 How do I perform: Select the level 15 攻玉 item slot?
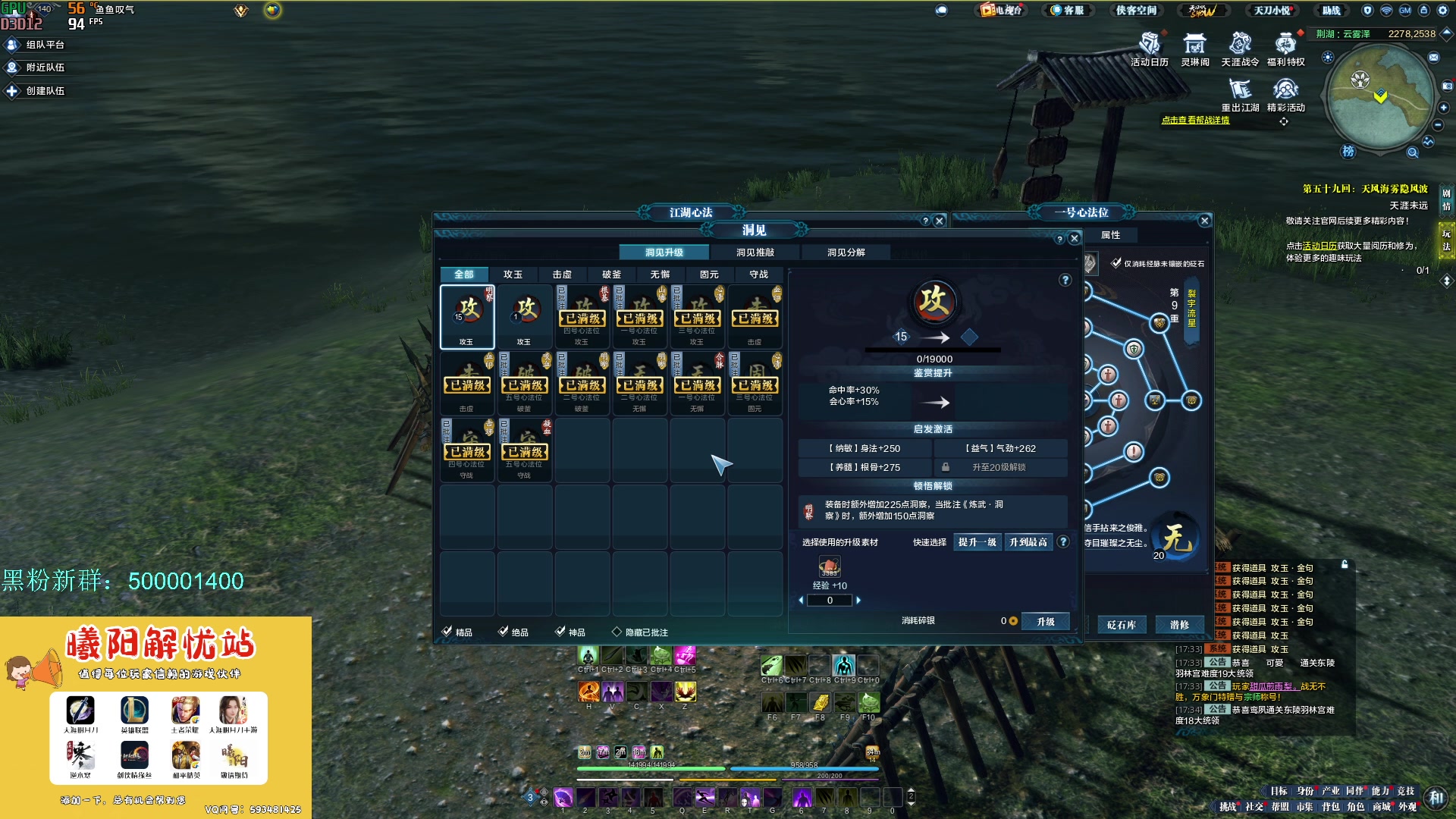(467, 316)
